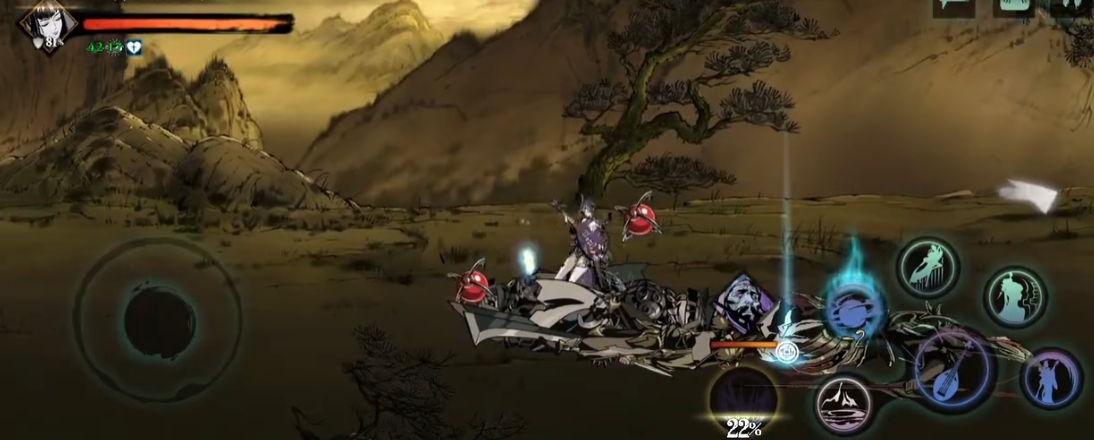Activate the standing swordsman skill

[x=1051, y=378]
